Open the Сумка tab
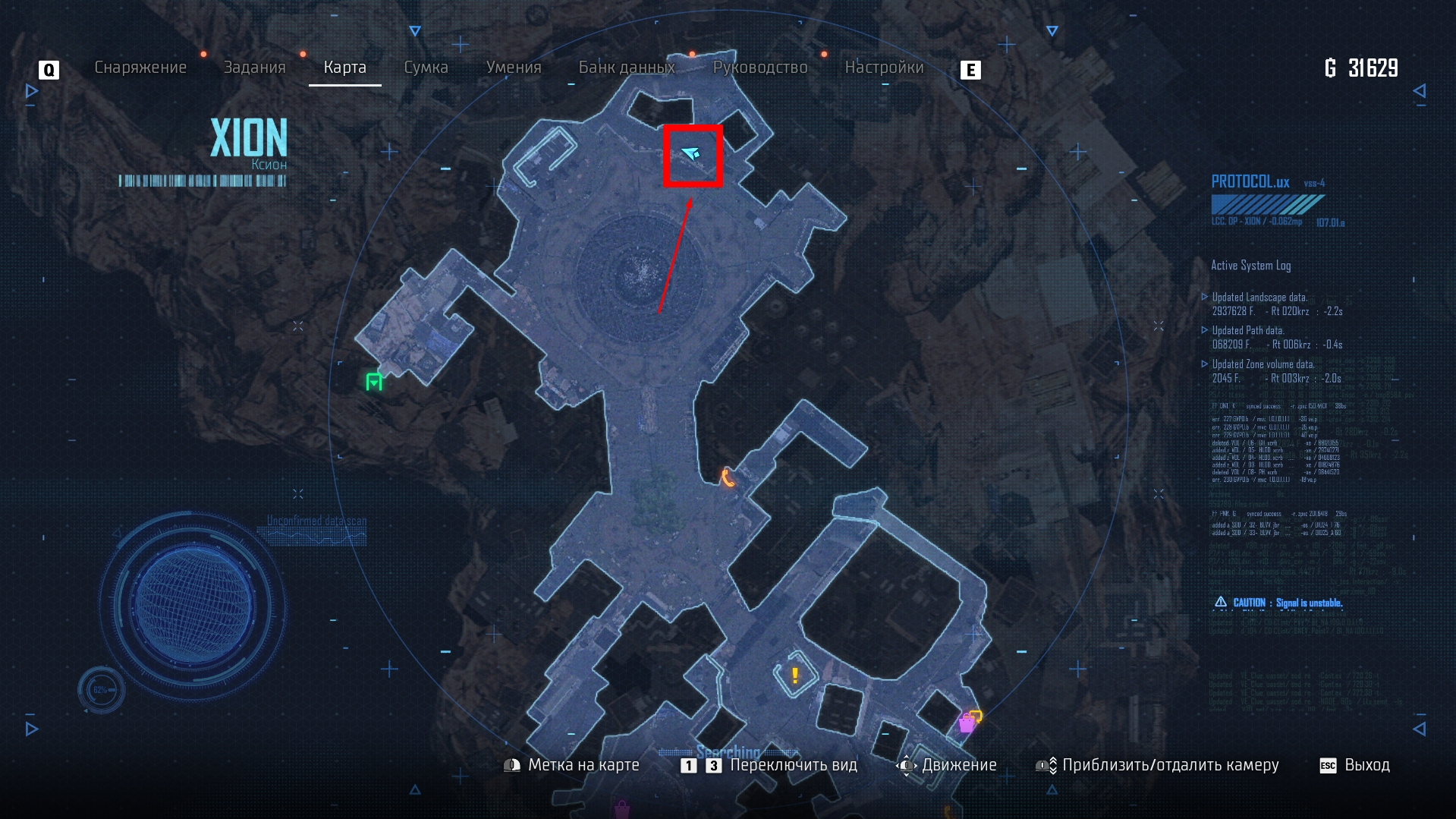This screenshot has width=1456, height=819. point(426,68)
